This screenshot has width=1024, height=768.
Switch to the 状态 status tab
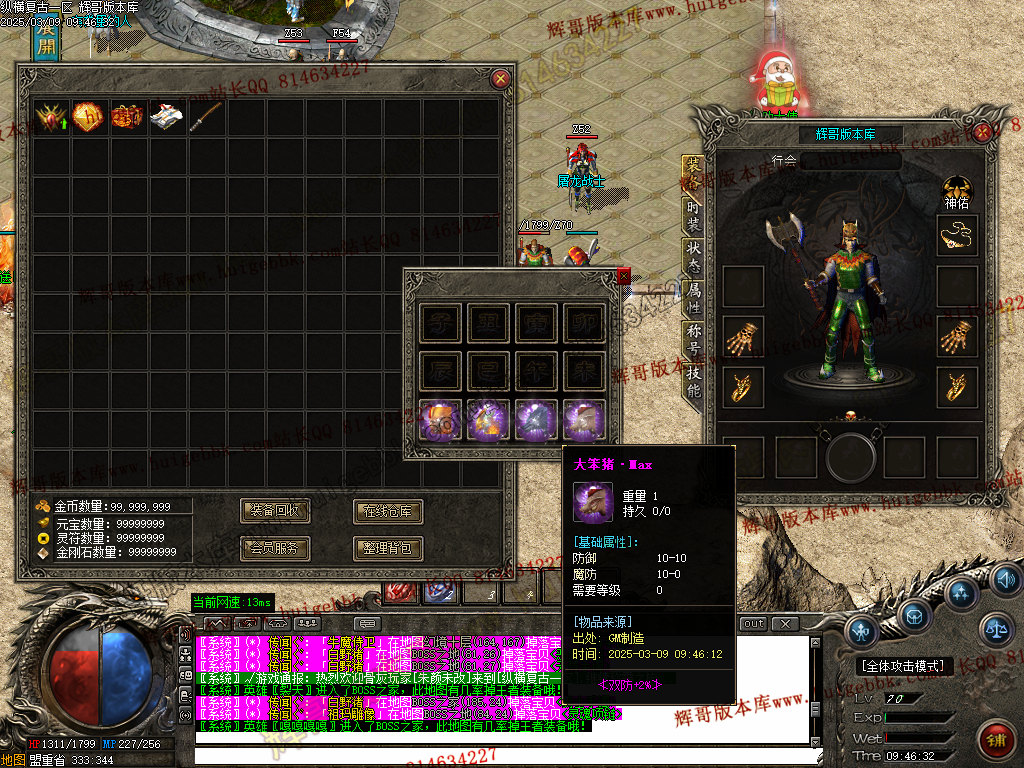point(693,256)
